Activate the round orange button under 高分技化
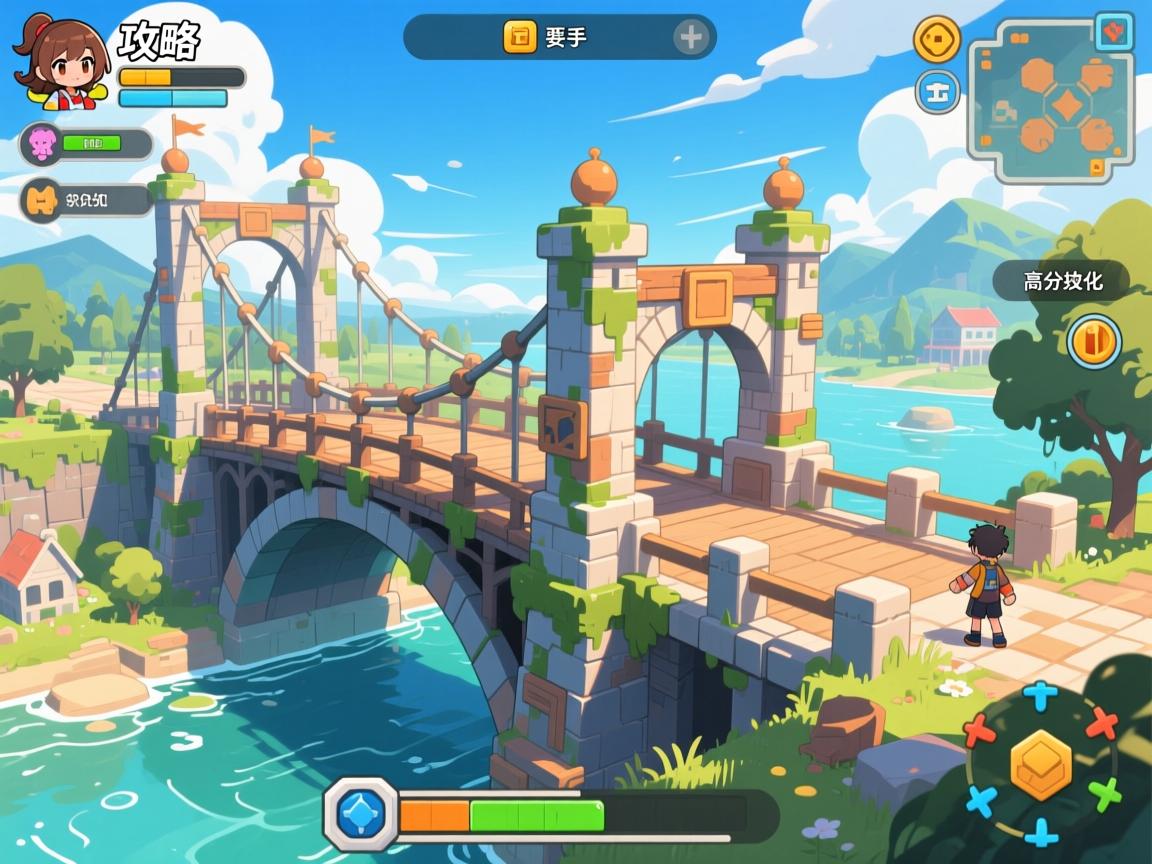This screenshot has height=864, width=1152. [1094, 341]
